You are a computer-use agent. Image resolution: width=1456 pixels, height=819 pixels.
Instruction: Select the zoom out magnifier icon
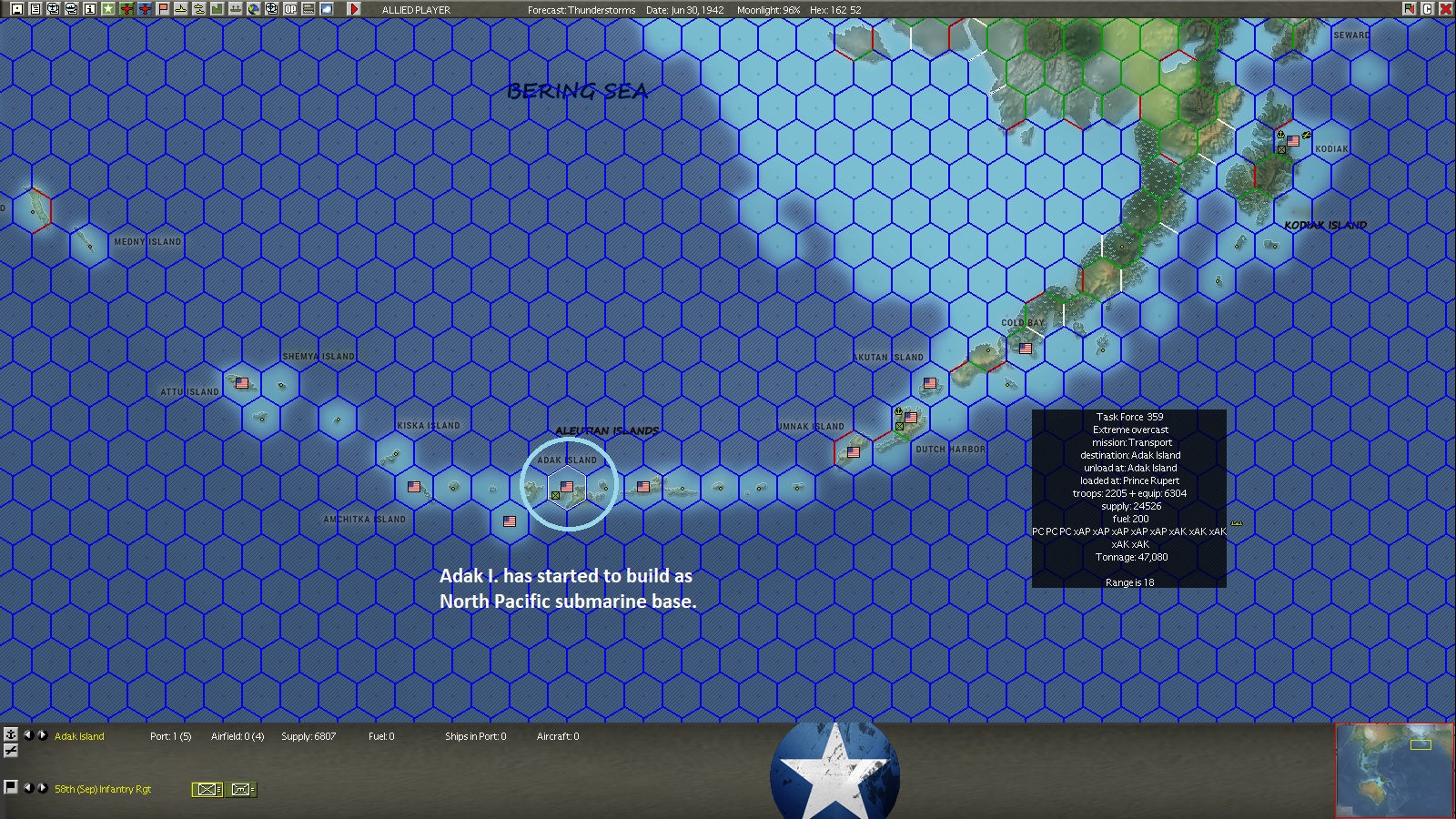(x=72, y=9)
